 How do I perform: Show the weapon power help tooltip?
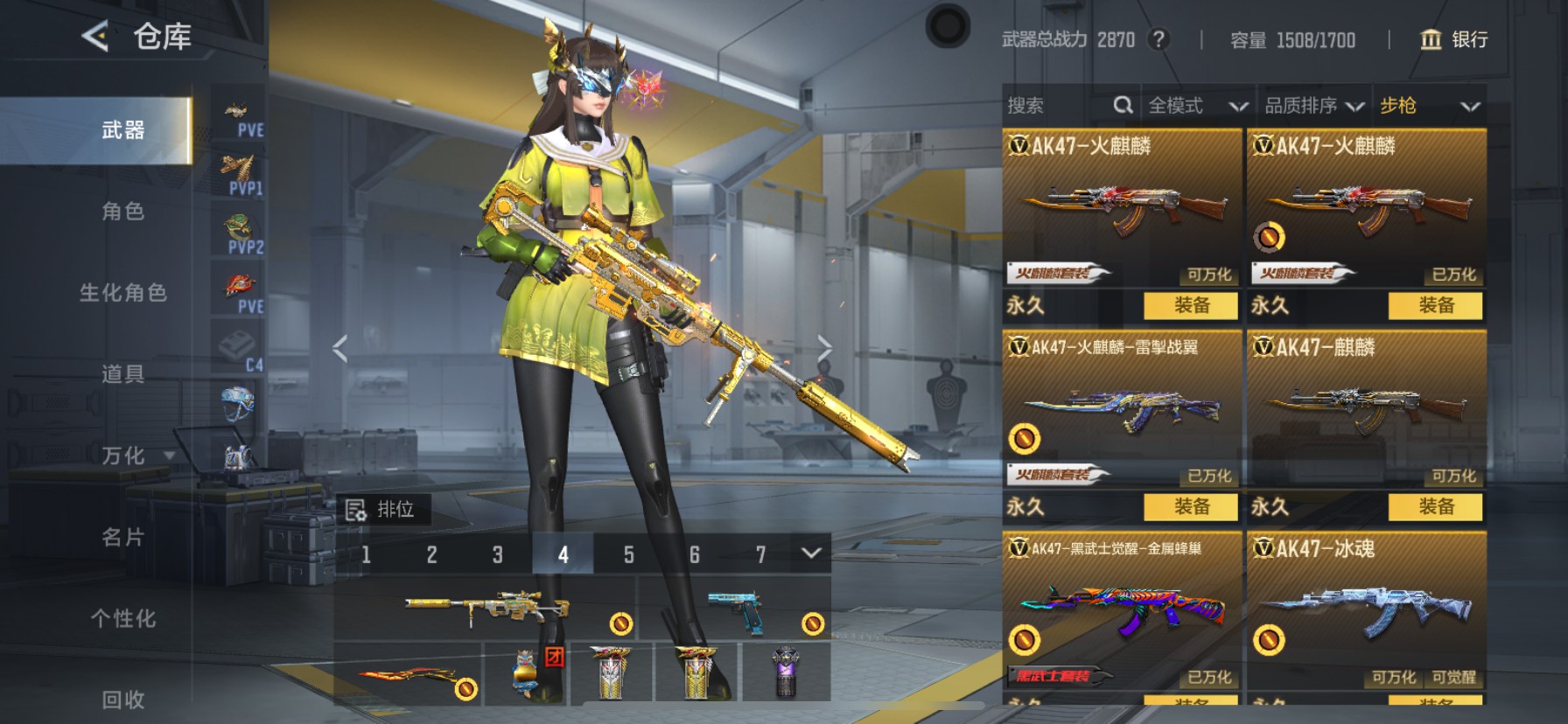tap(1158, 39)
